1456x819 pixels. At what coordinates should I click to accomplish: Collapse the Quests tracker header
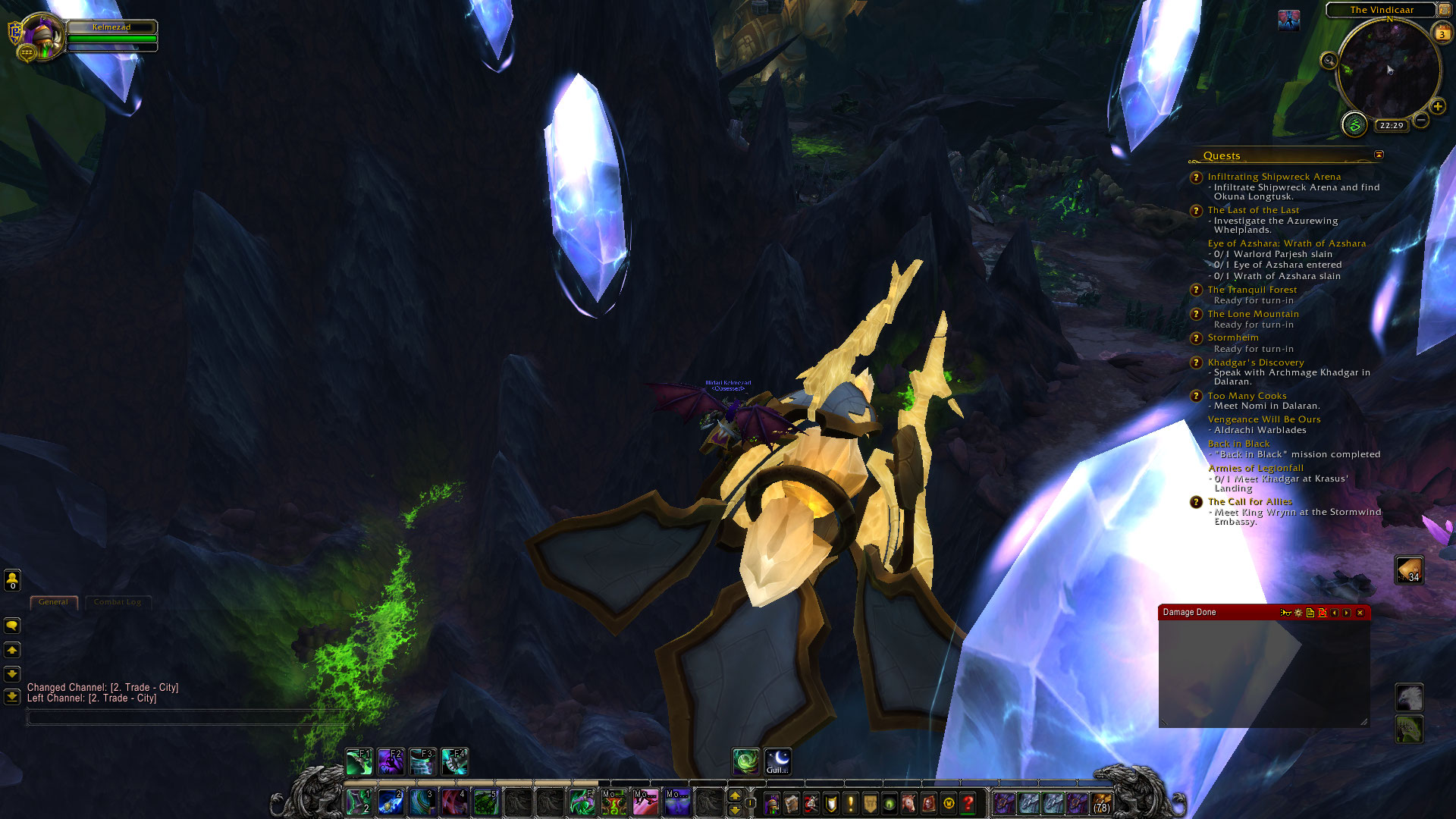(1379, 155)
